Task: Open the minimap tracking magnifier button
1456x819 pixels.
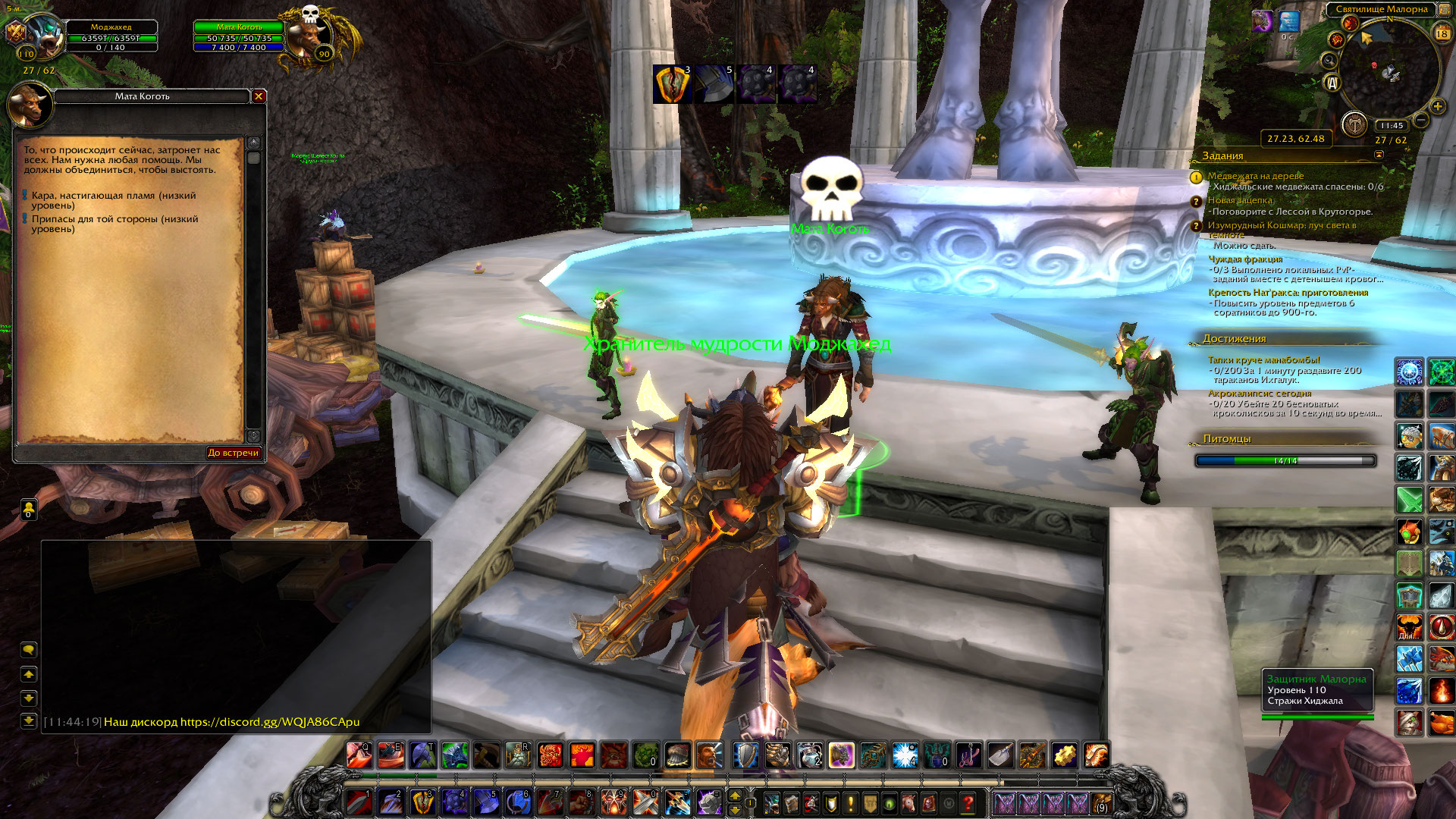Action: coord(1329,60)
